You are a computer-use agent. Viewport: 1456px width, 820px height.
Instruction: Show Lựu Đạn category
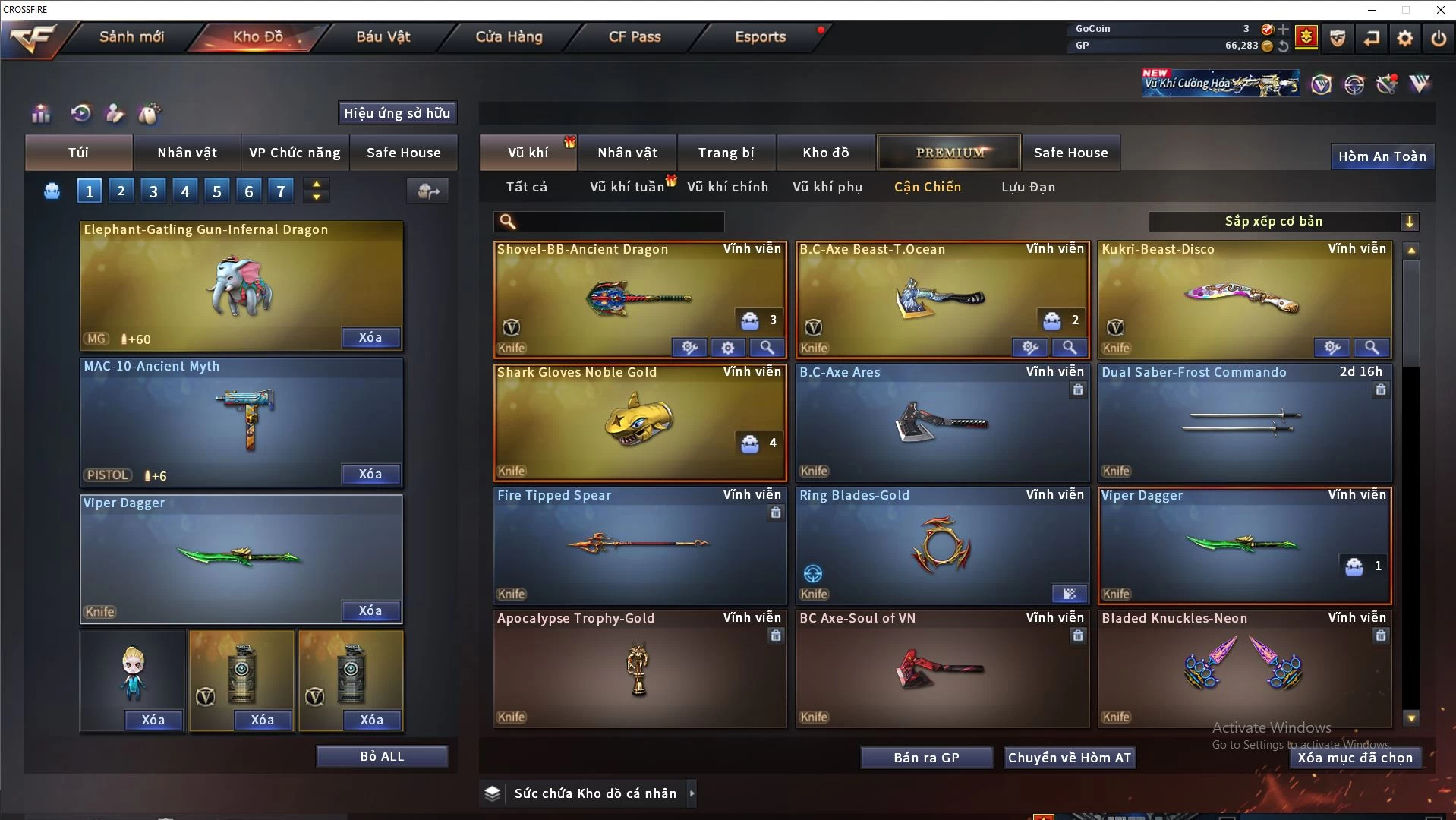pyautogui.click(x=1028, y=187)
